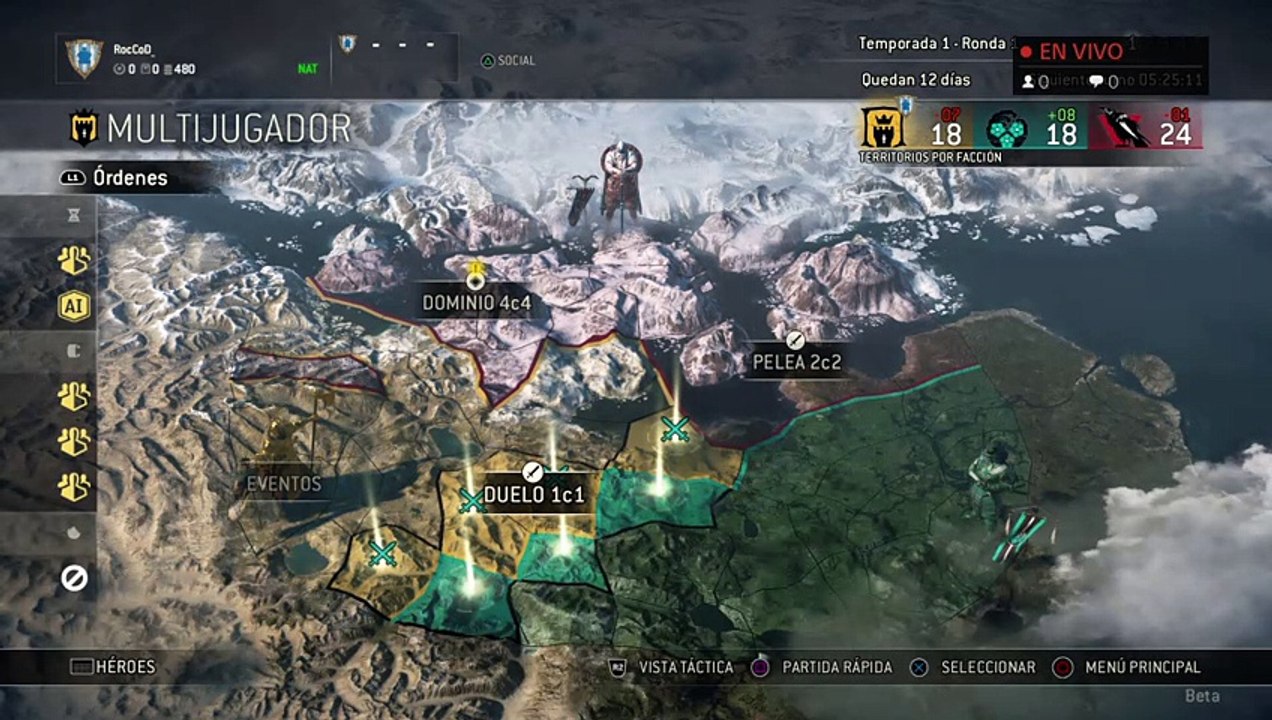1272x720 pixels.
Task: Select DUELO 1c1 on the map
Action: (x=533, y=492)
